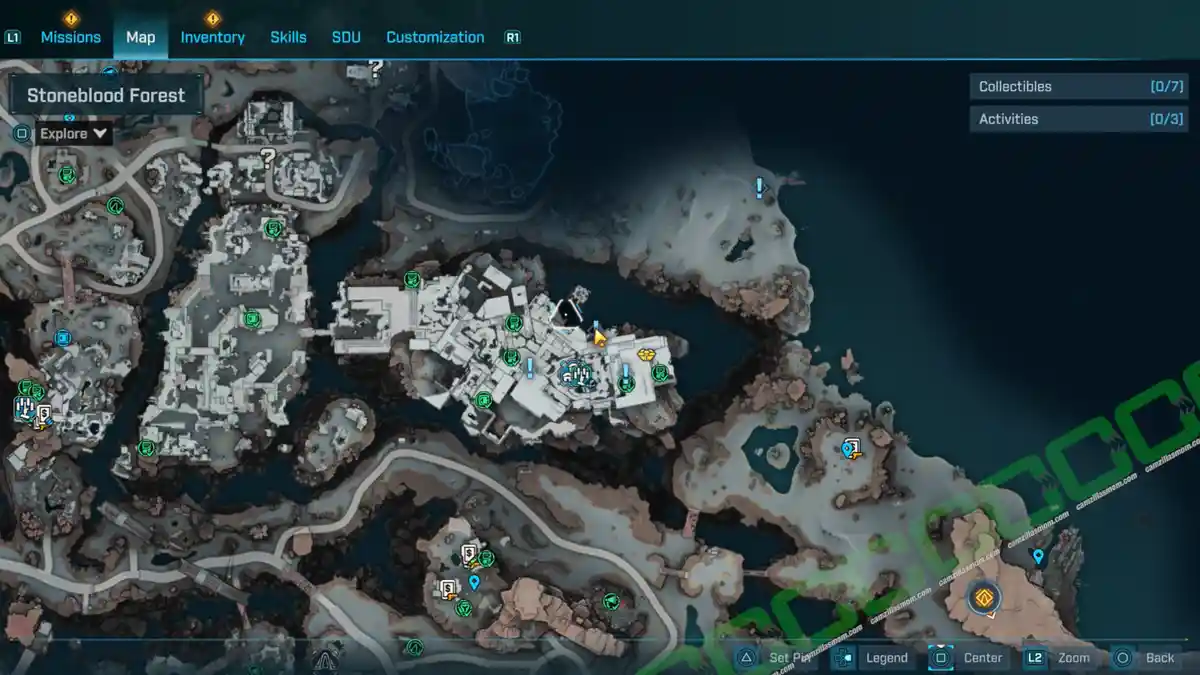Viewport: 1200px width, 675px height.
Task: Select the Map tab
Action: pyautogui.click(x=140, y=37)
